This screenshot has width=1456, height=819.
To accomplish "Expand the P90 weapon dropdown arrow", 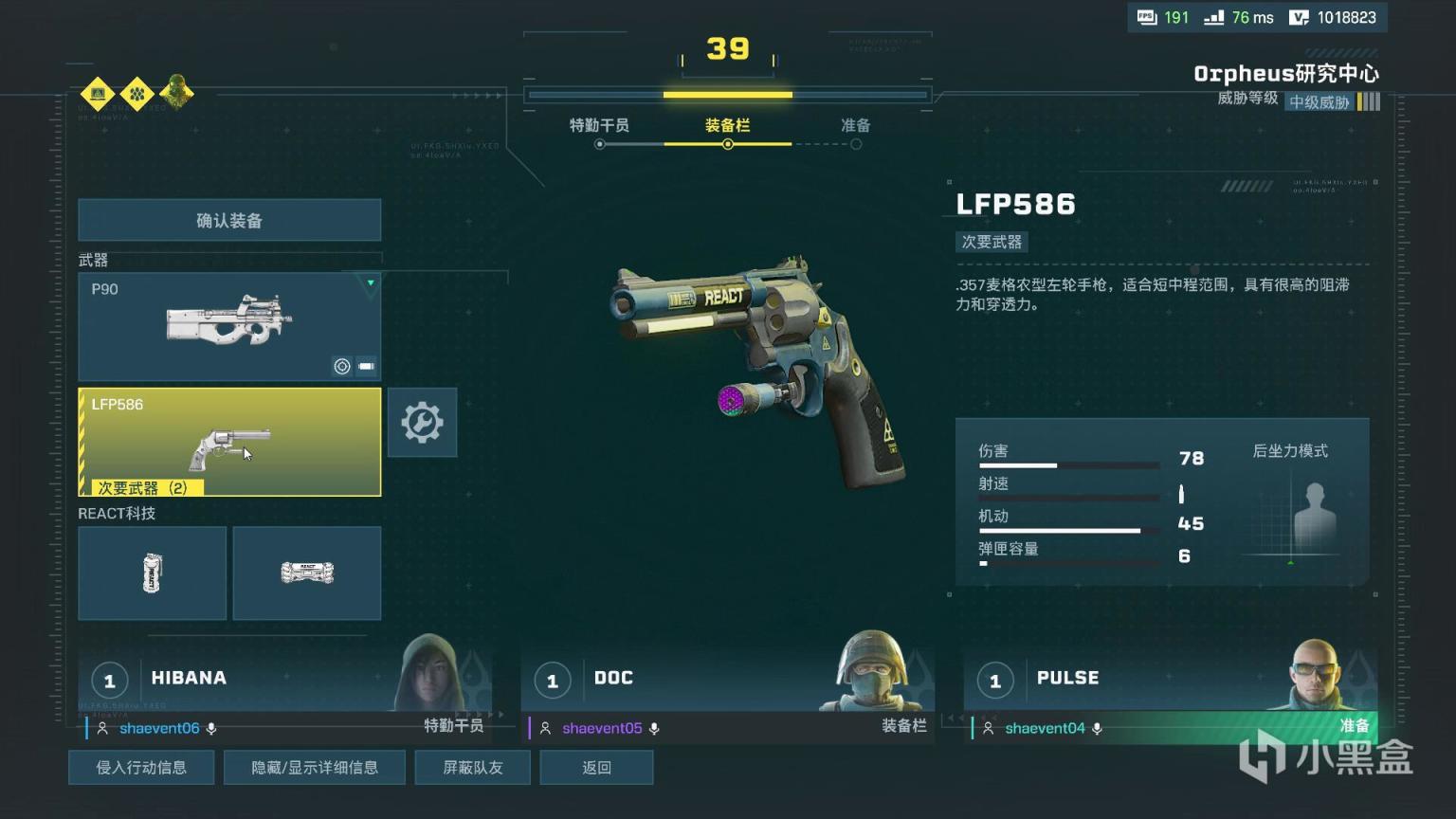I will (x=371, y=283).
